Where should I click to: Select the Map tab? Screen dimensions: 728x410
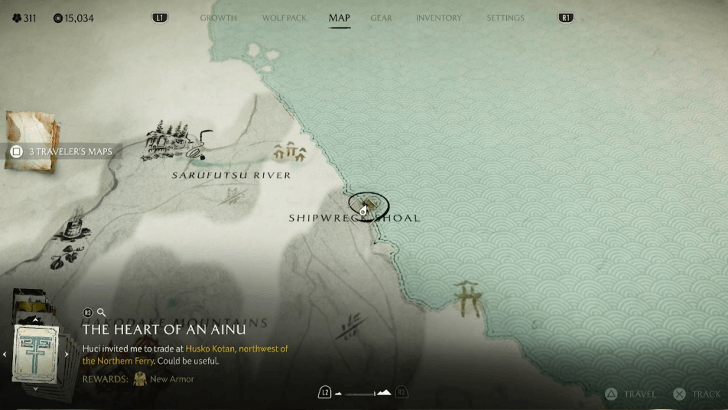(339, 18)
